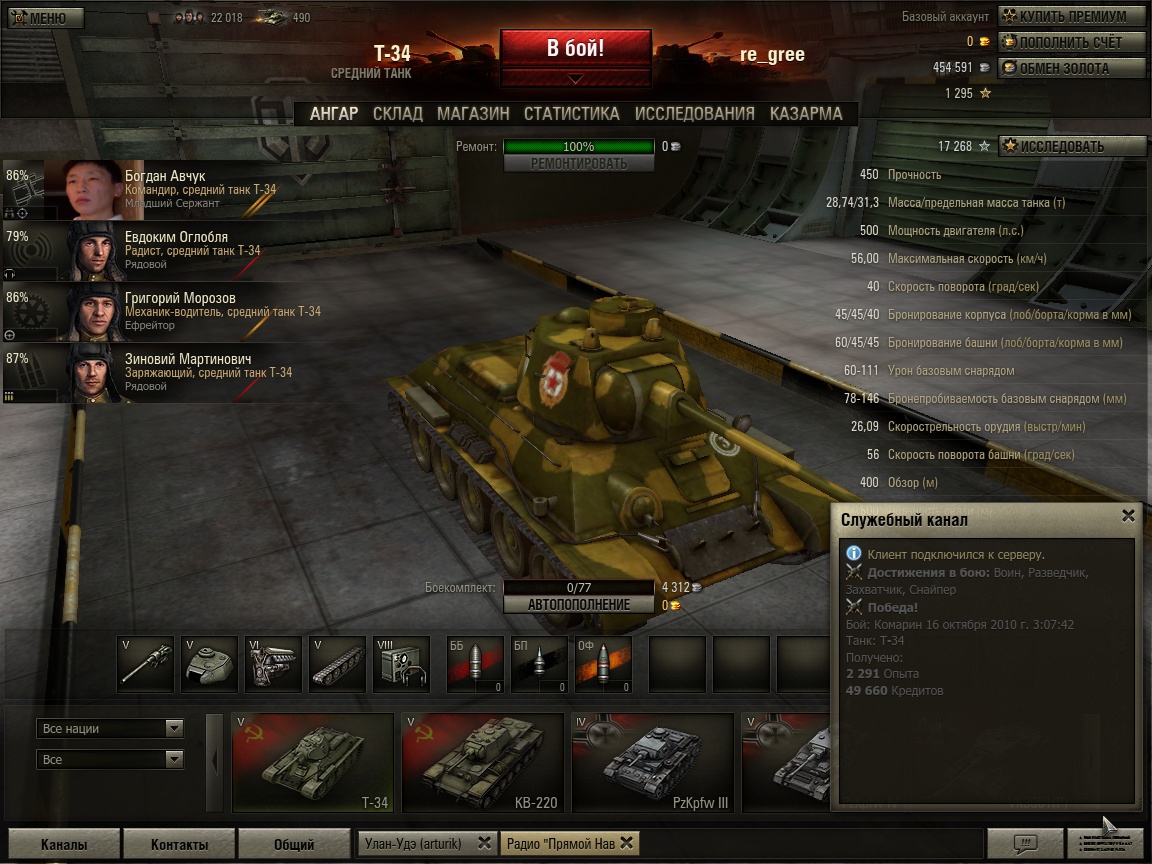Go to the Статистика tab
Viewport: 1152px width, 864px height.
(571, 114)
